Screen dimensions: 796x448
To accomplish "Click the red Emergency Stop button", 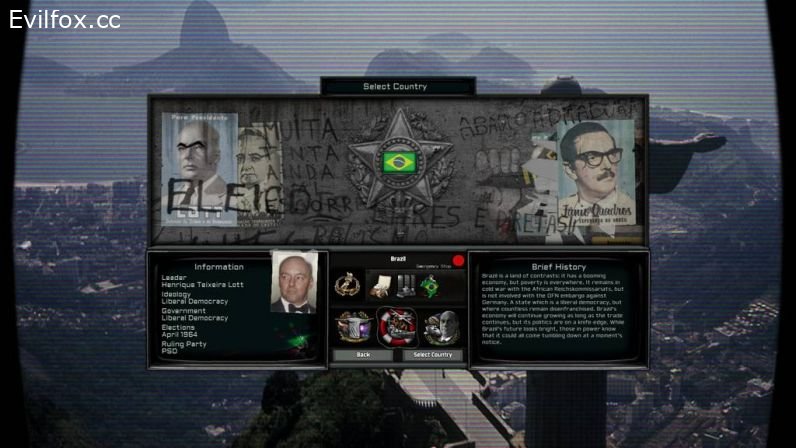I will pos(459,262).
